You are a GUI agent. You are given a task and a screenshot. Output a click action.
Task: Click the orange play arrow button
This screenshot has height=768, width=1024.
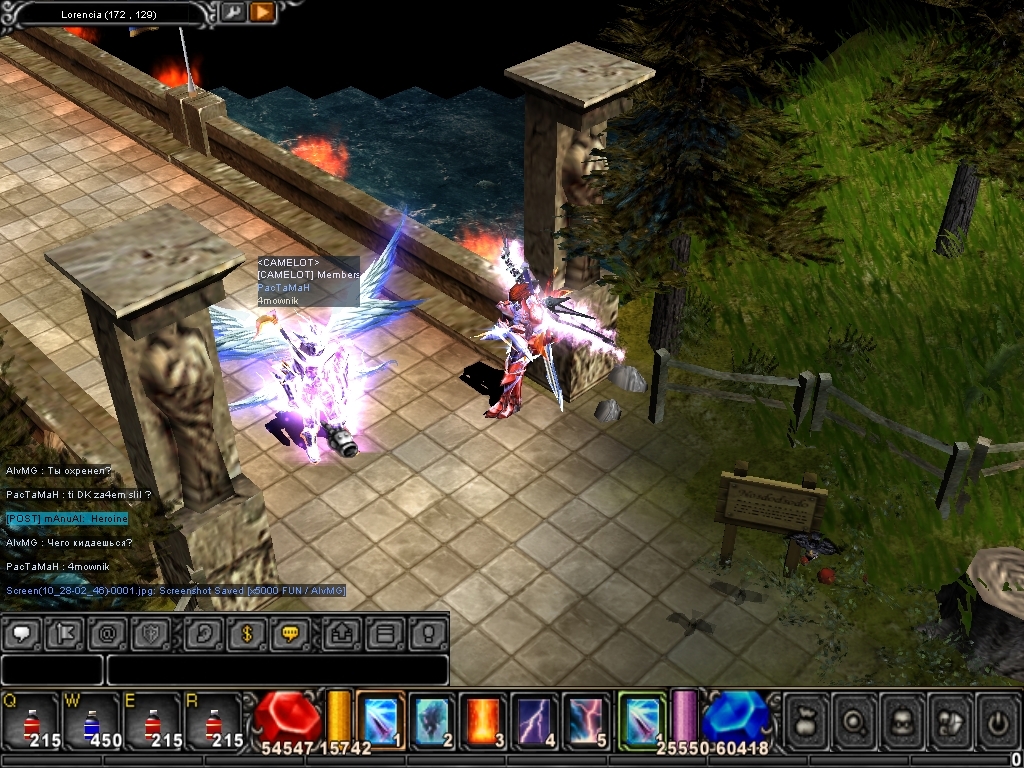262,13
